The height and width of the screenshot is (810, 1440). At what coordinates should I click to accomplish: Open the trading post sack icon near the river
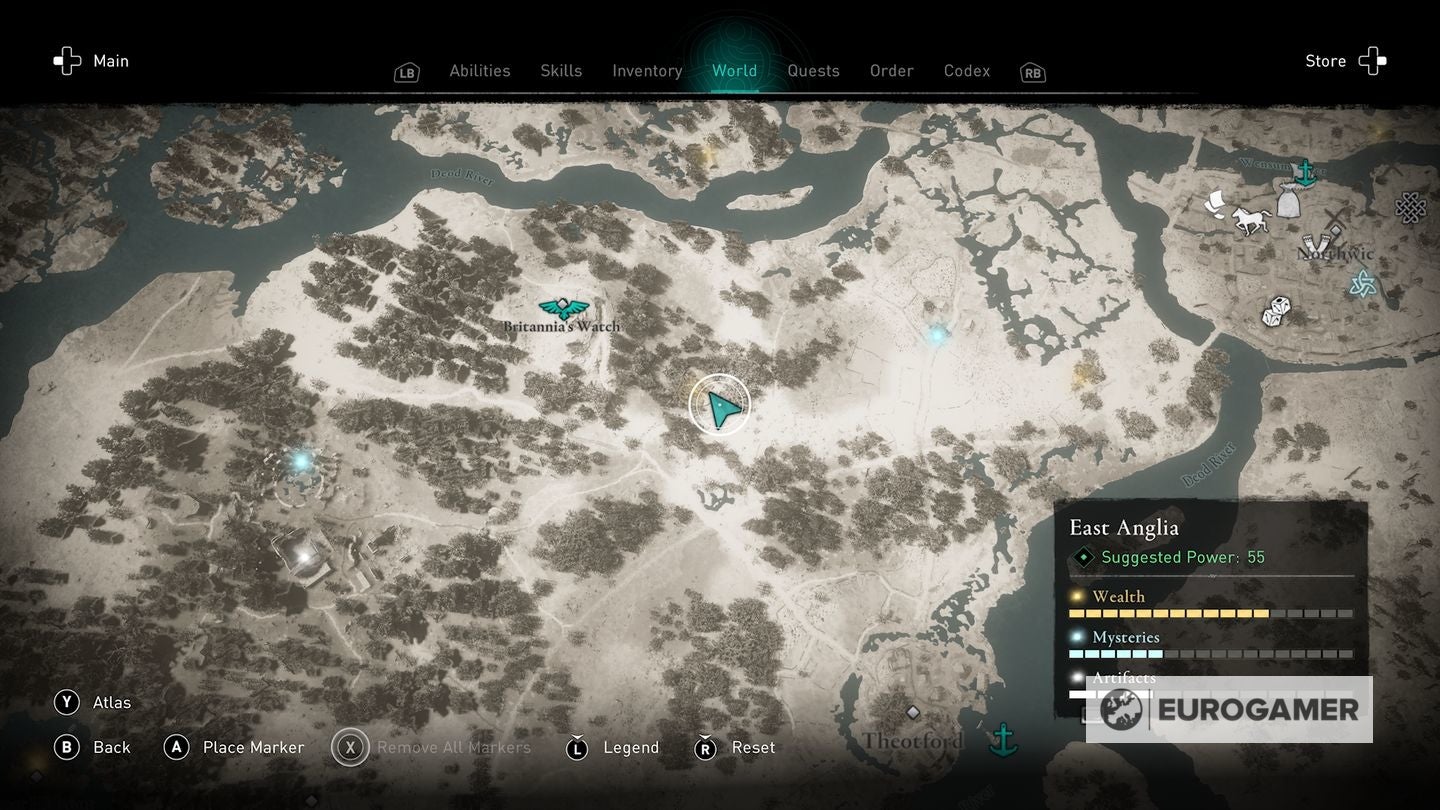1289,201
